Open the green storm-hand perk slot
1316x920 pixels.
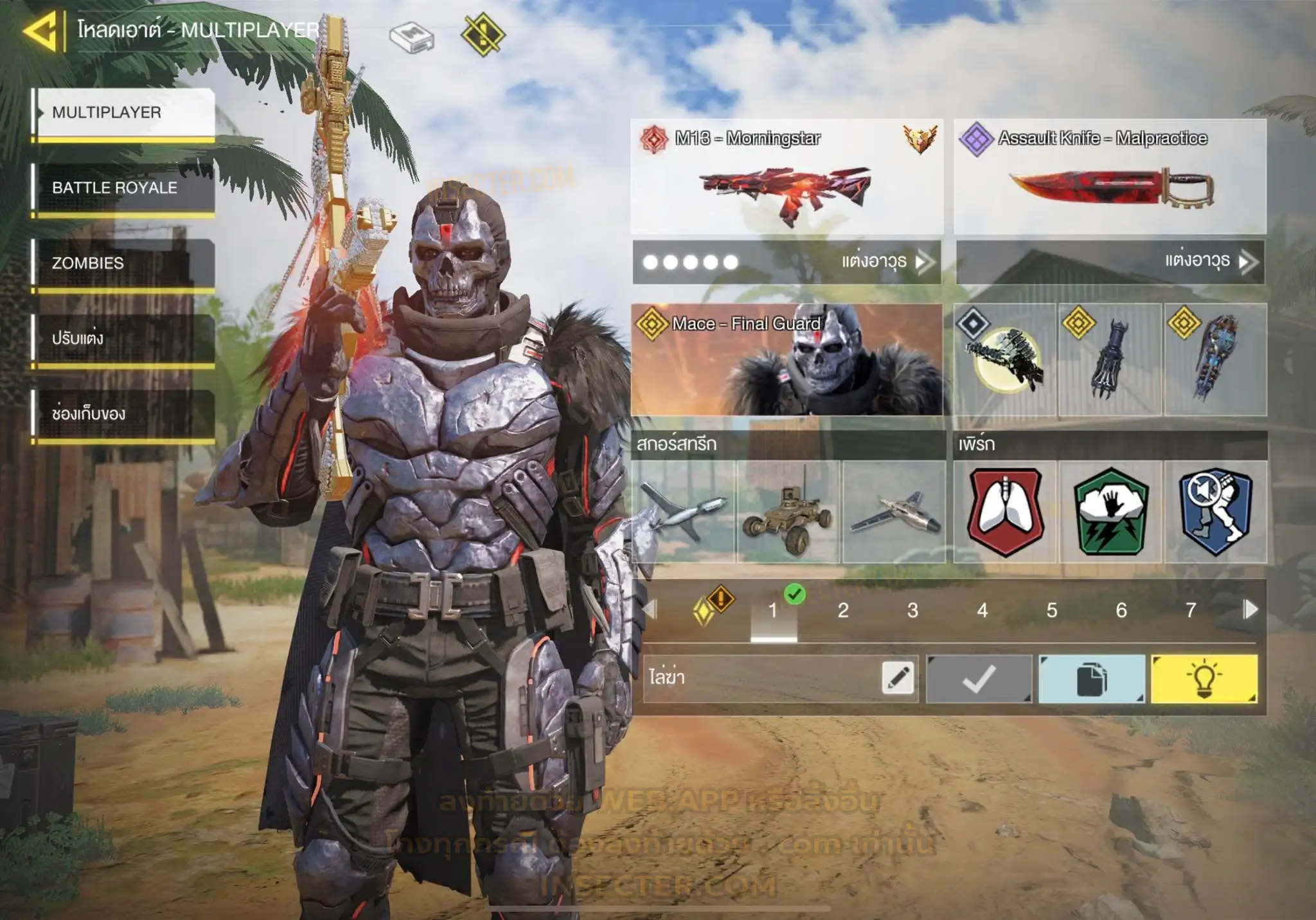click(x=1110, y=512)
